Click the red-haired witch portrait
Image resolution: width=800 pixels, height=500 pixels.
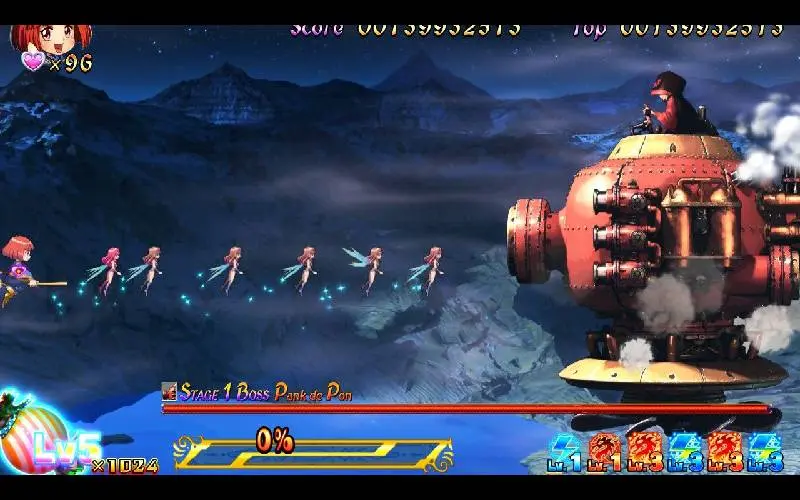click(x=50, y=38)
